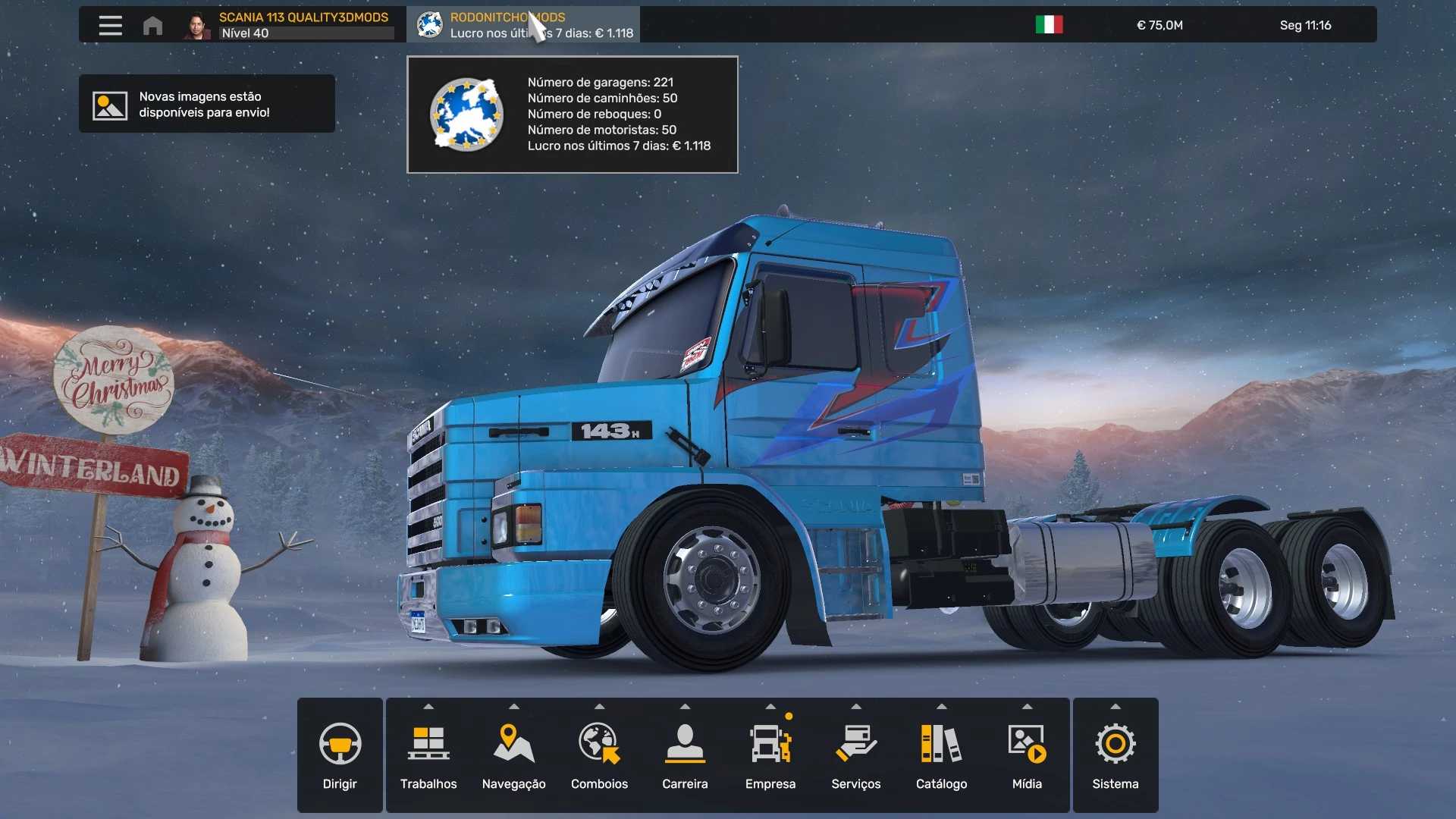This screenshot has height=819, width=1456.
Task: Open the Carreira career menu
Action: 685,755
